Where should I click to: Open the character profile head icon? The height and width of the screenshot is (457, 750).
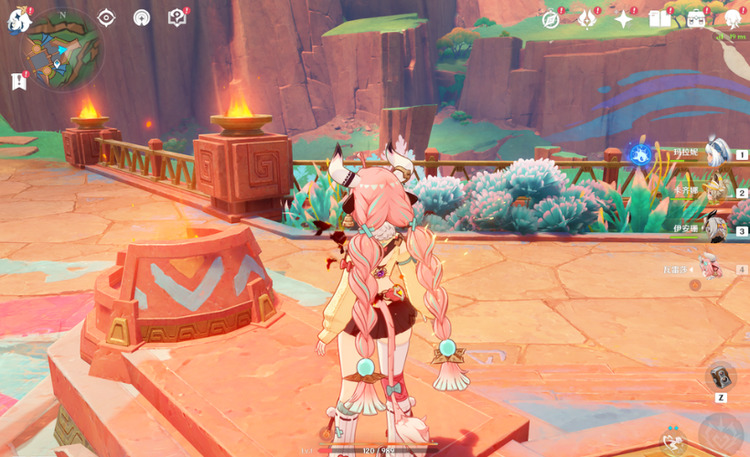[731, 19]
